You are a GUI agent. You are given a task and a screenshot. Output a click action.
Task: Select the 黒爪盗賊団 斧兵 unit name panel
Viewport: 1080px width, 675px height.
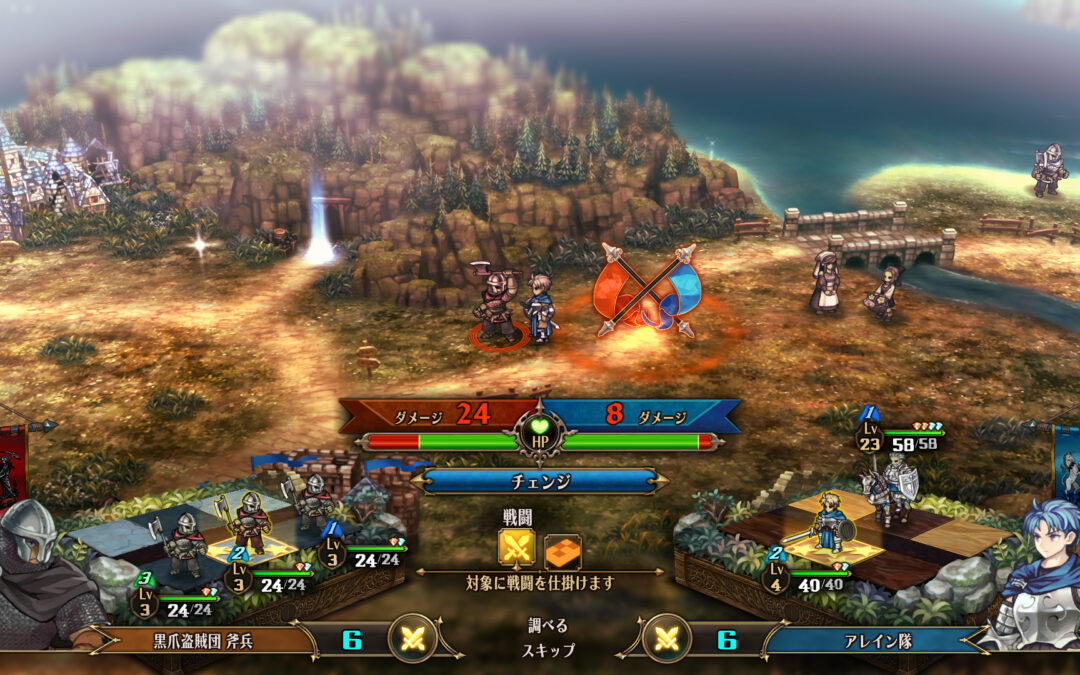(198, 641)
